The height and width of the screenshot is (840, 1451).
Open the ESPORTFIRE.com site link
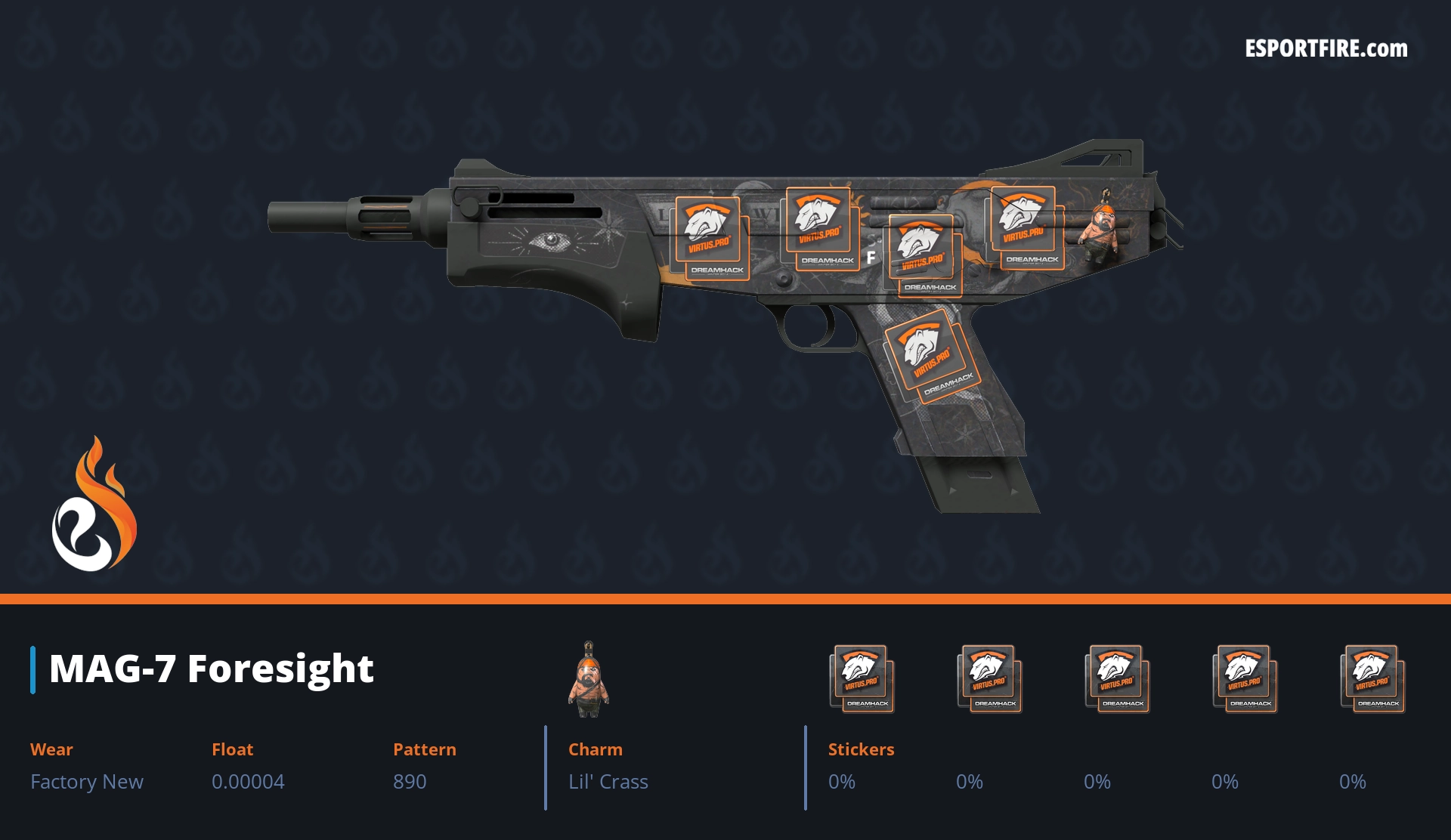(1326, 49)
